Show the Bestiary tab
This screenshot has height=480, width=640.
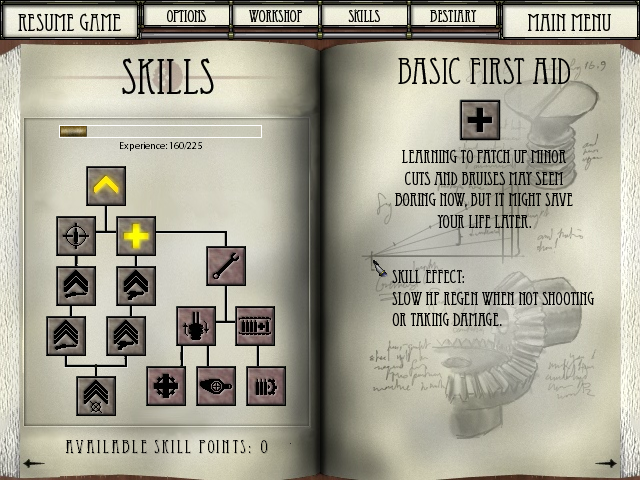[452, 16]
